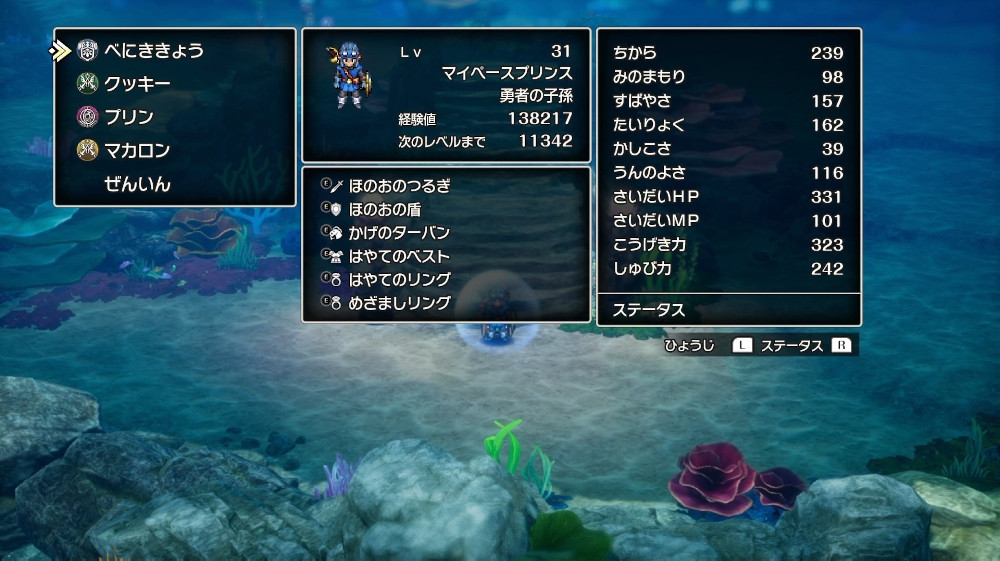Viewport: 1000px width, 561px height.
Task: Select party member べにききょう
Action: [154, 50]
